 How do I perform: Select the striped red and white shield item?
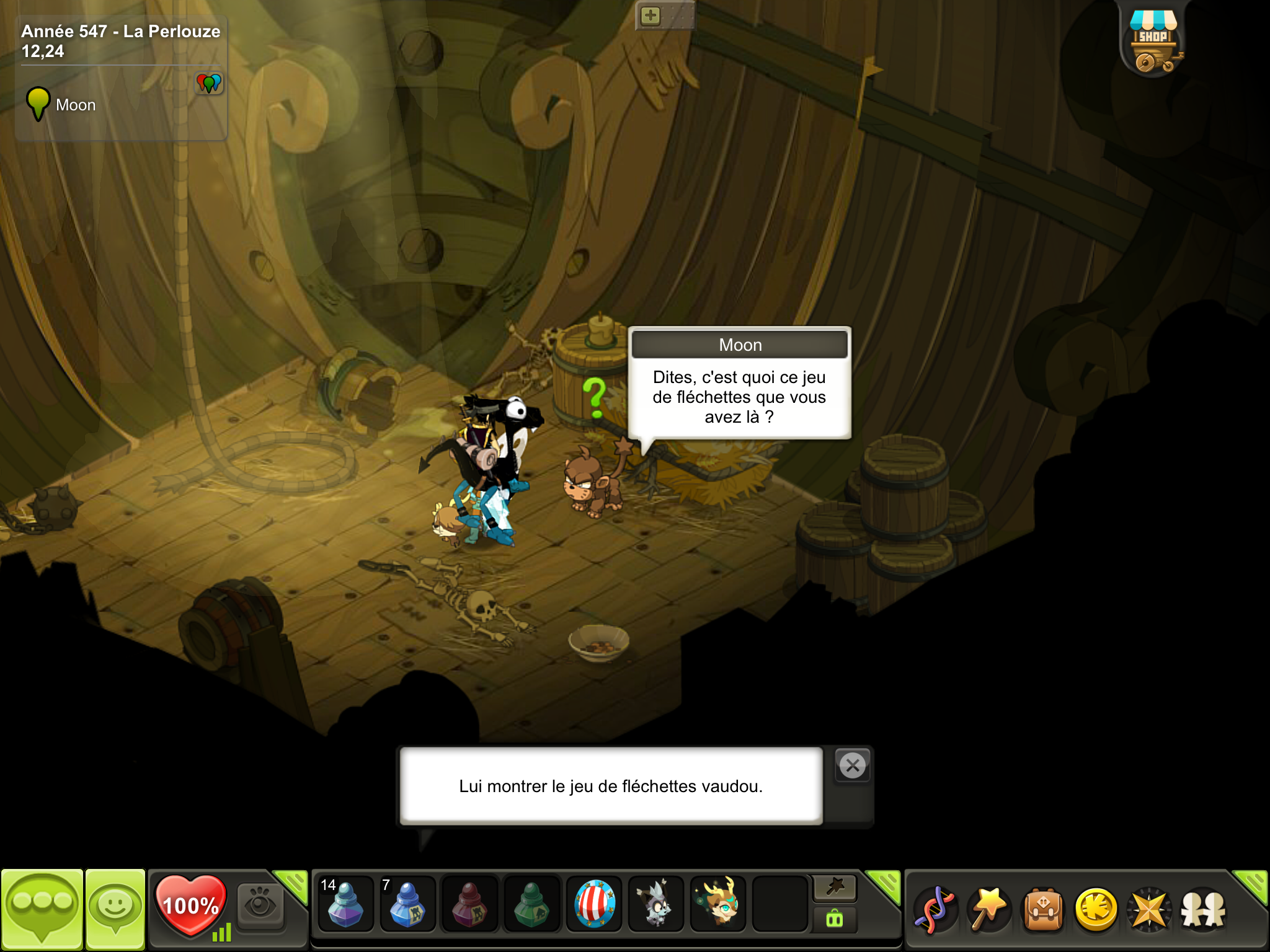[x=594, y=905]
